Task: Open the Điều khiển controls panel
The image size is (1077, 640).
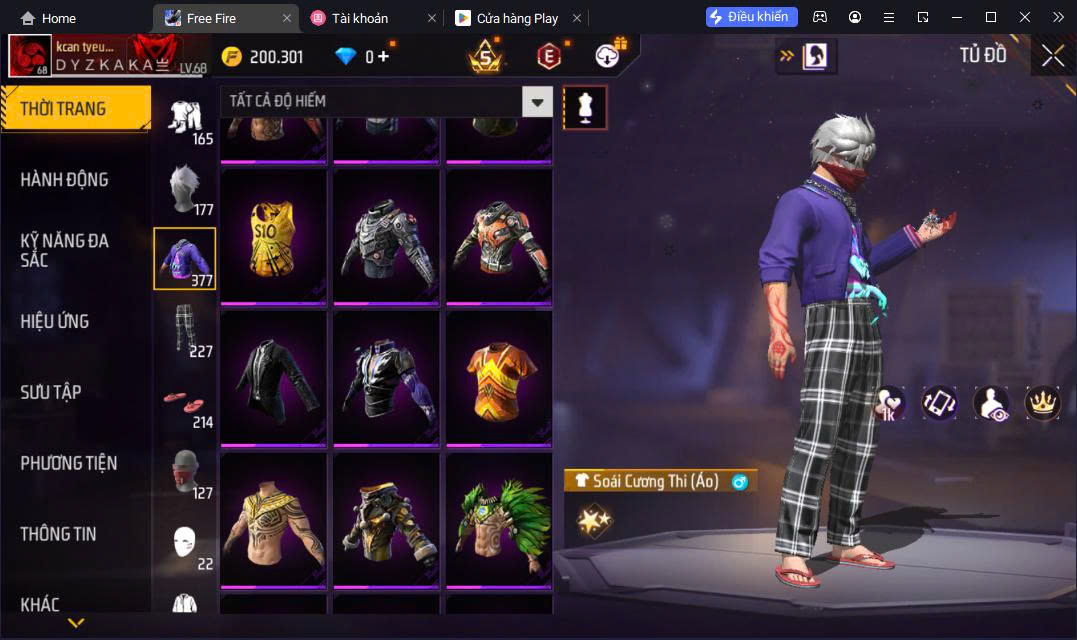Action: click(x=751, y=17)
